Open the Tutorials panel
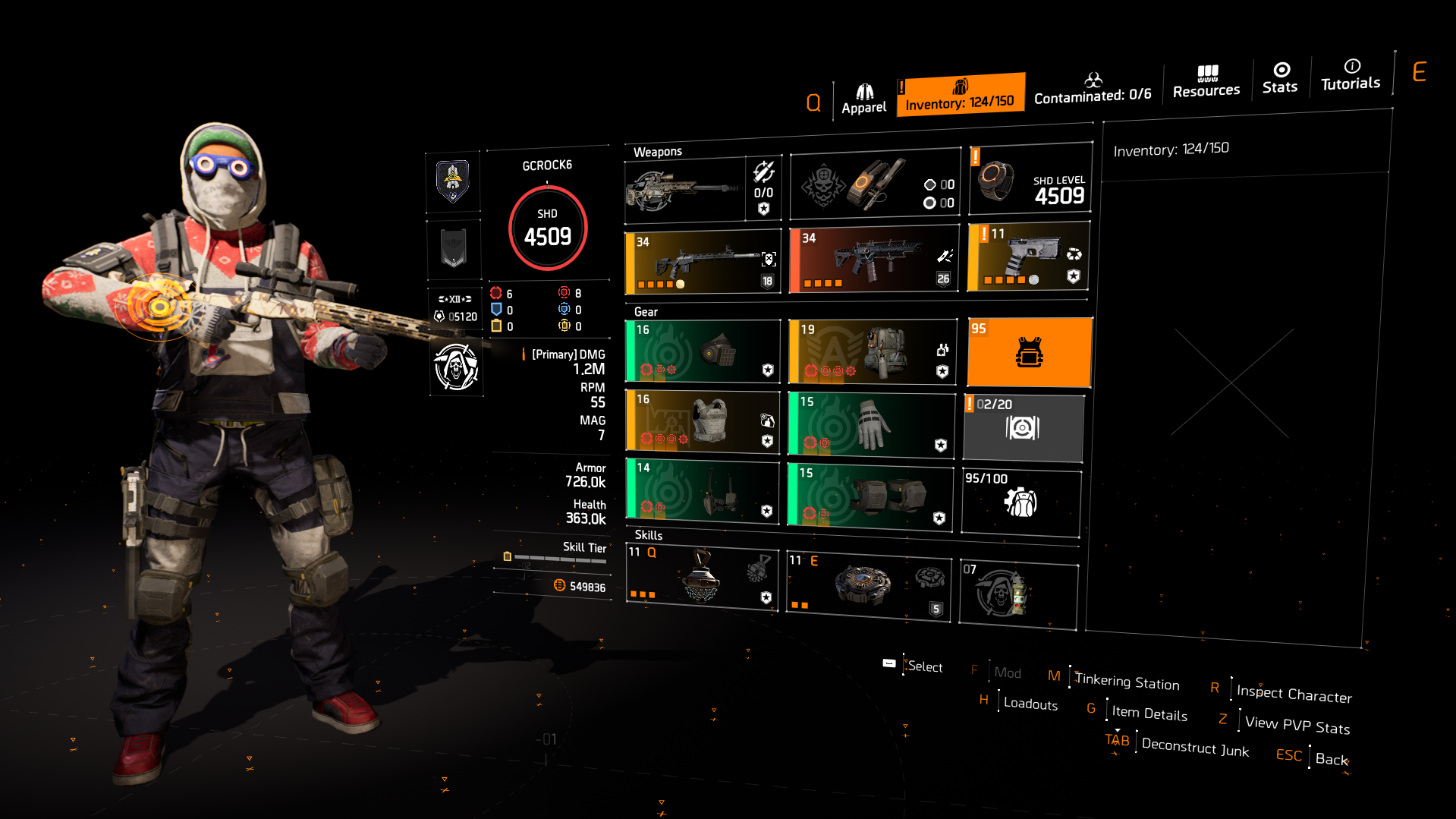 (1350, 76)
